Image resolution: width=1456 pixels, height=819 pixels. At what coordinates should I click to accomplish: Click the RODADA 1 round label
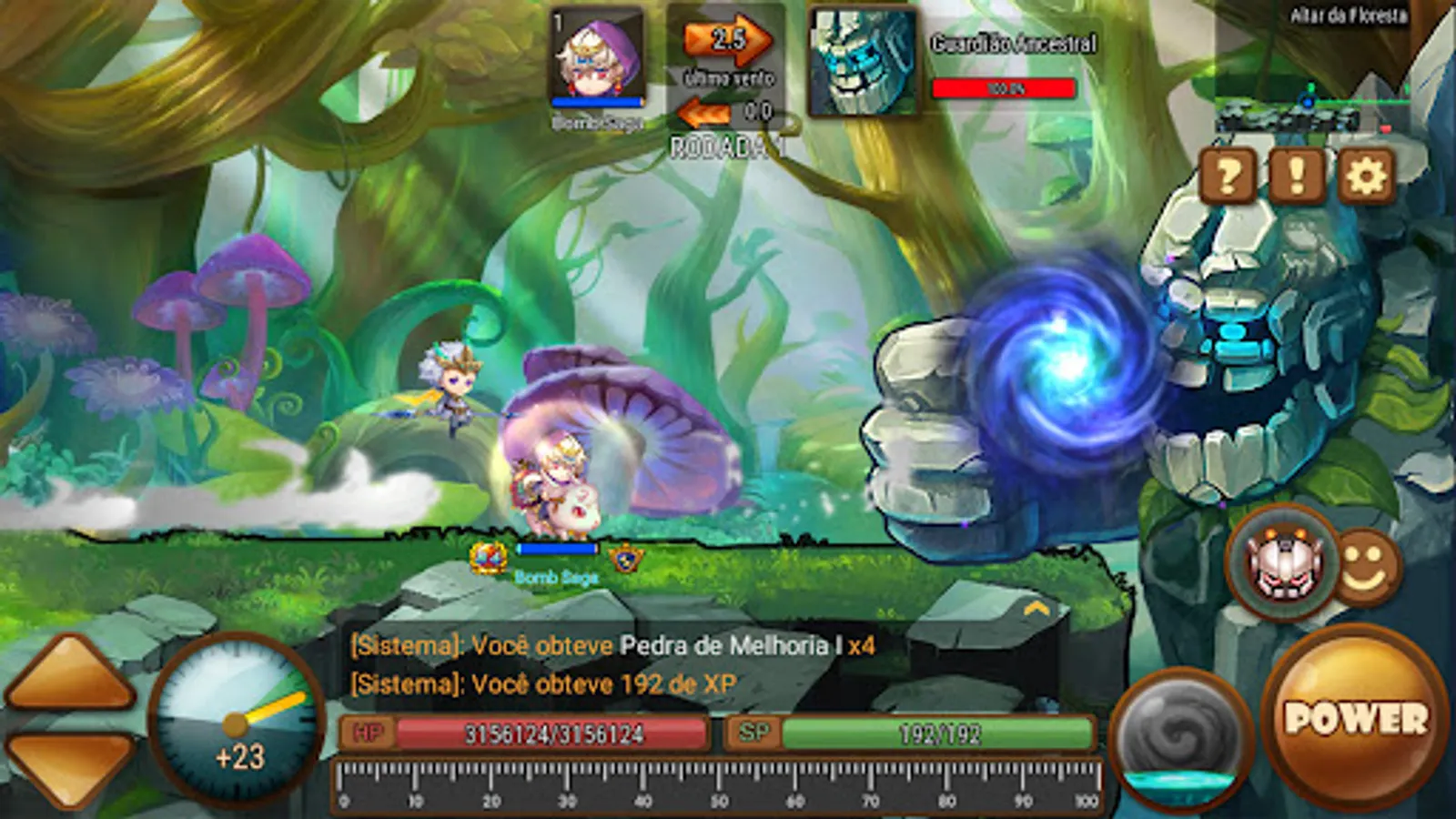coord(723,144)
